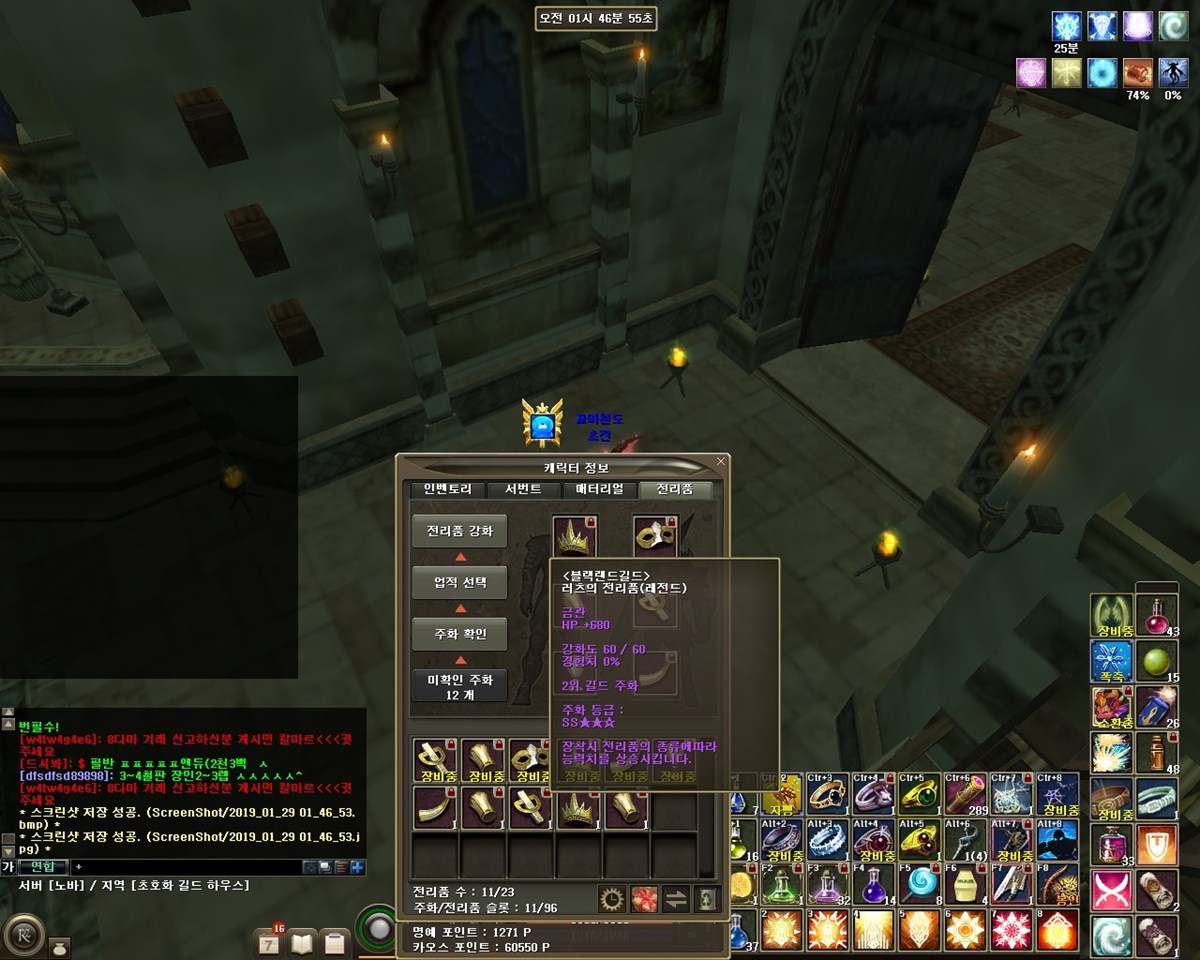The height and width of the screenshot is (960, 1200).
Task: Switch to the 인벤토리 tab
Action: click(x=440, y=490)
